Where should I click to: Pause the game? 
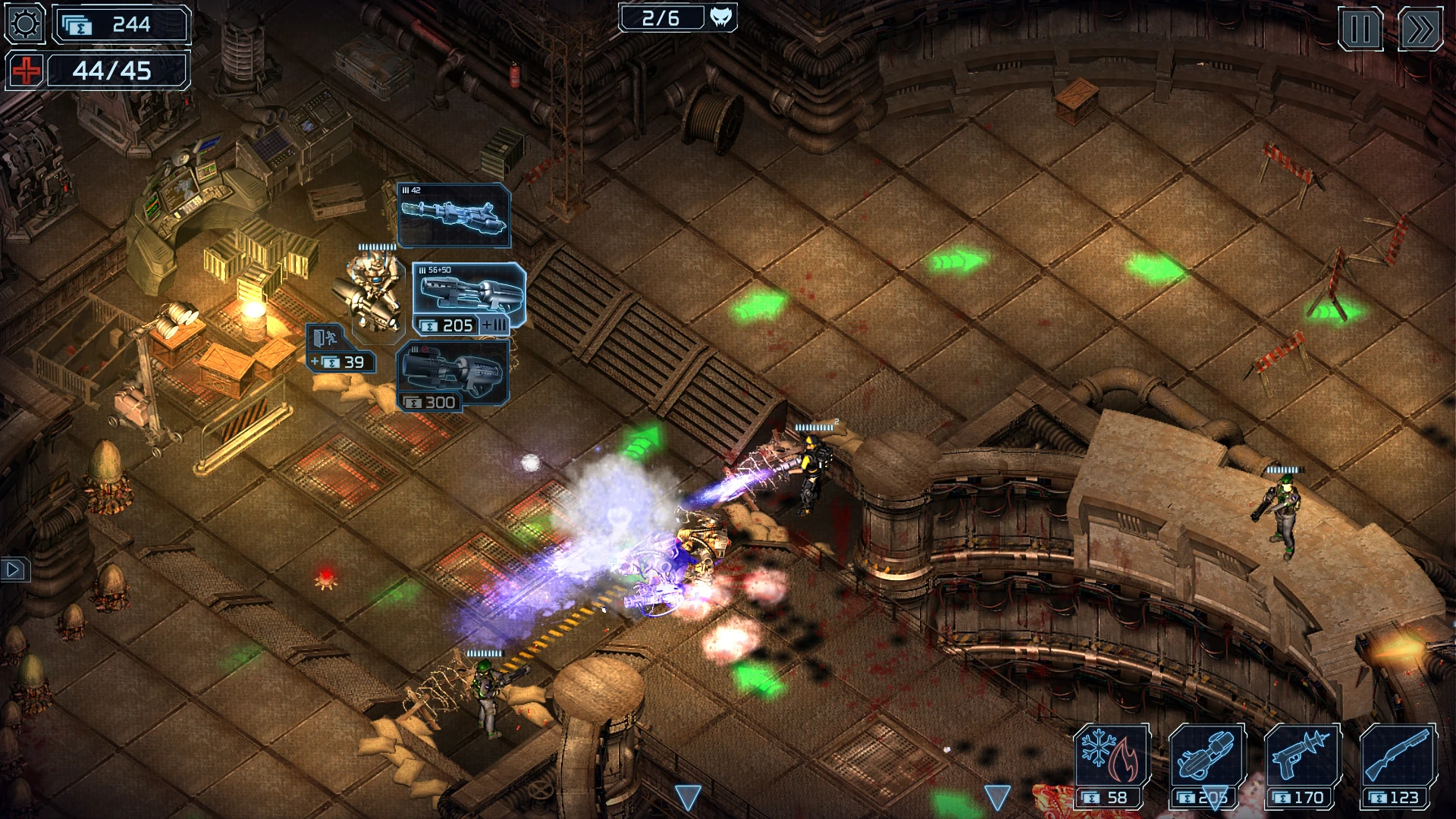coord(1360,28)
